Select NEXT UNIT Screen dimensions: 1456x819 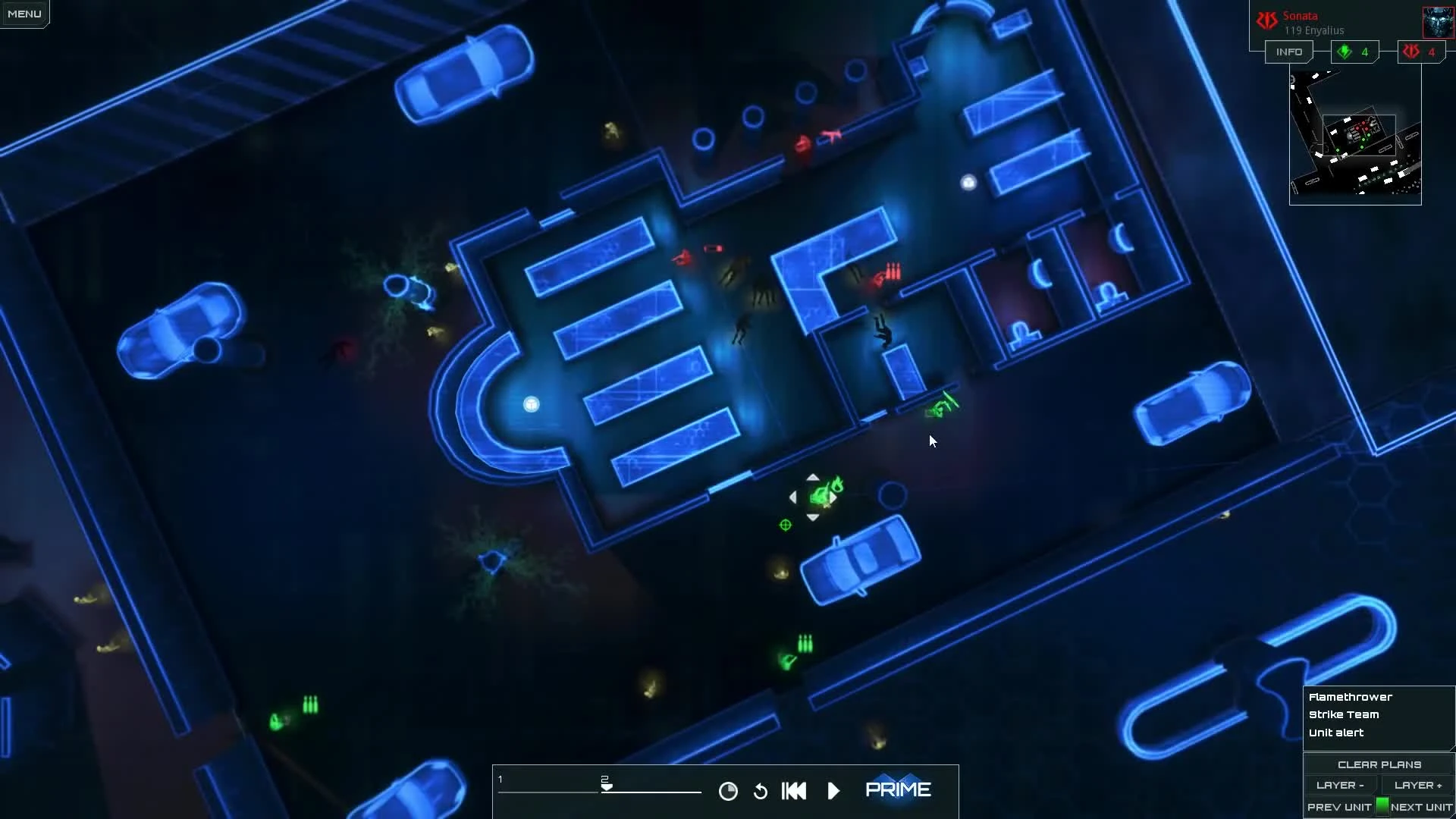point(1423,807)
